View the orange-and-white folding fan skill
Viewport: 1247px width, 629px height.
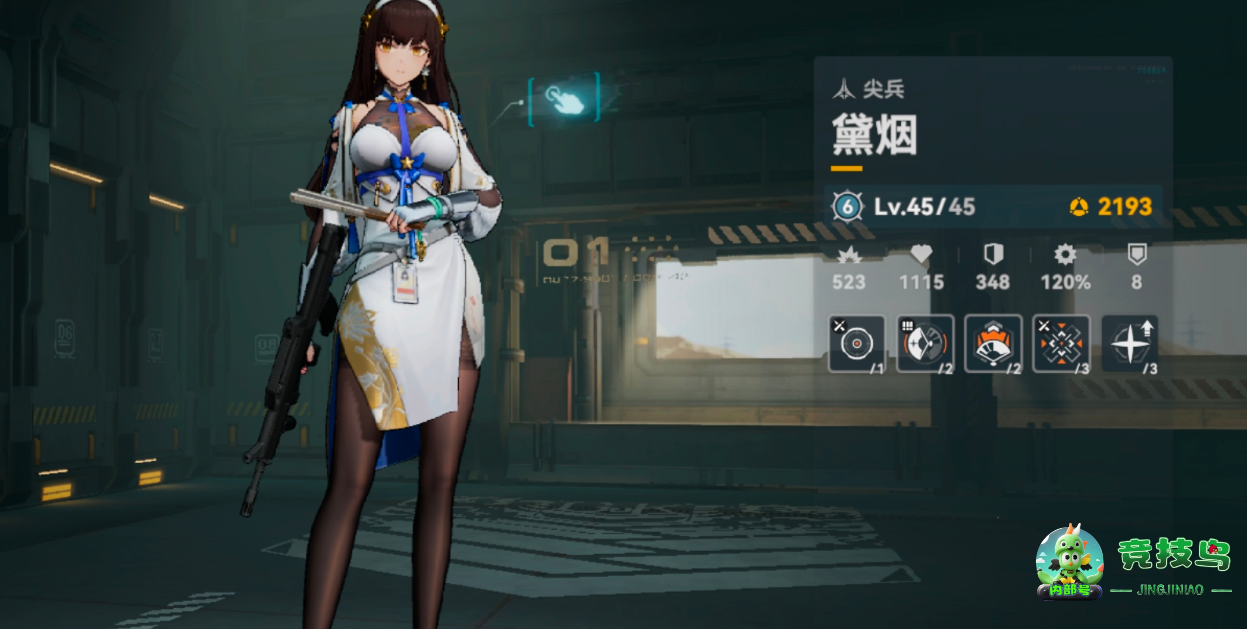993,343
